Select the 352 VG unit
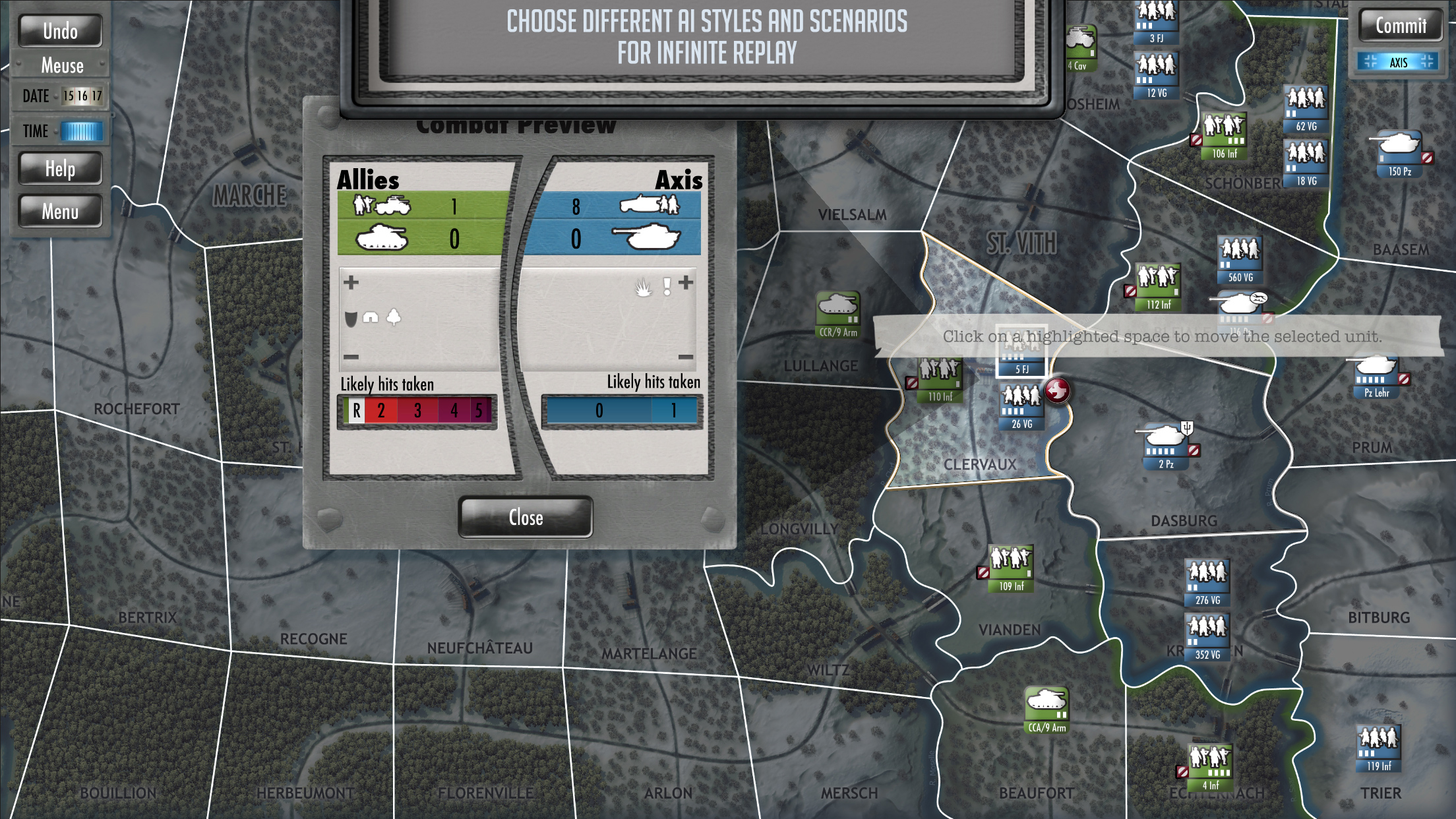Screen dimensions: 1456x819 (x=1207, y=635)
